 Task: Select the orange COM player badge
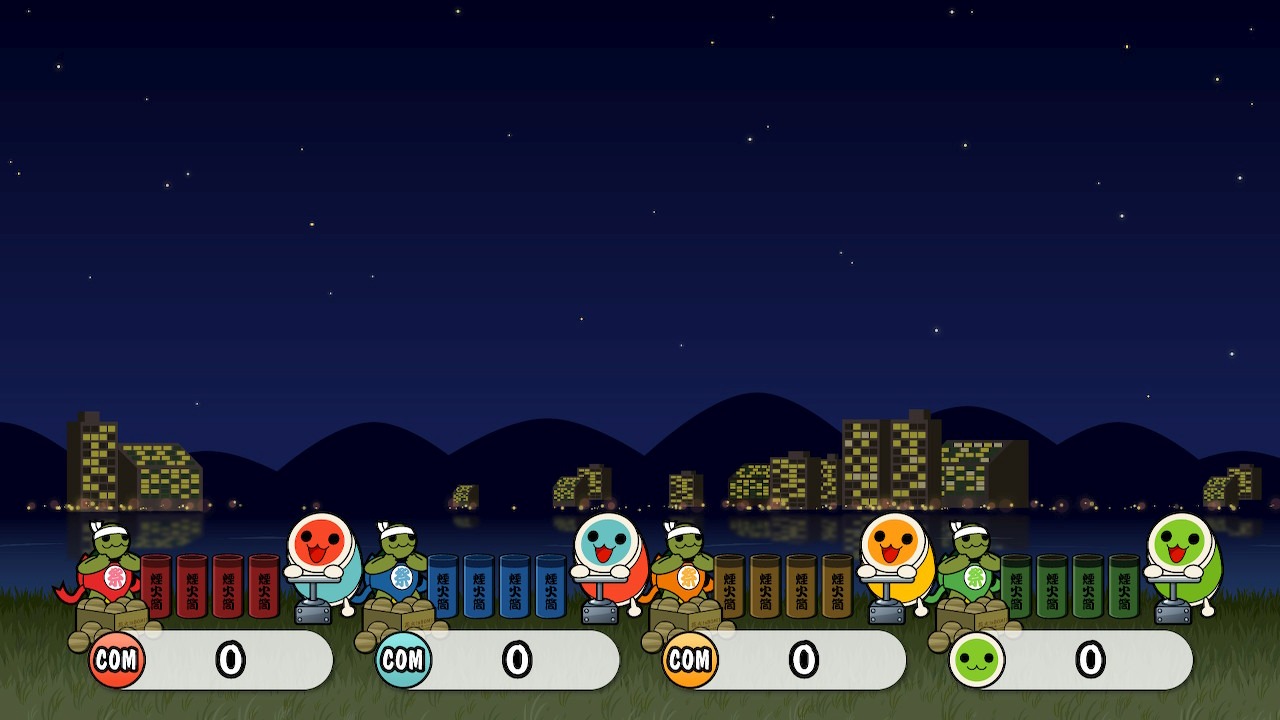click(x=690, y=660)
